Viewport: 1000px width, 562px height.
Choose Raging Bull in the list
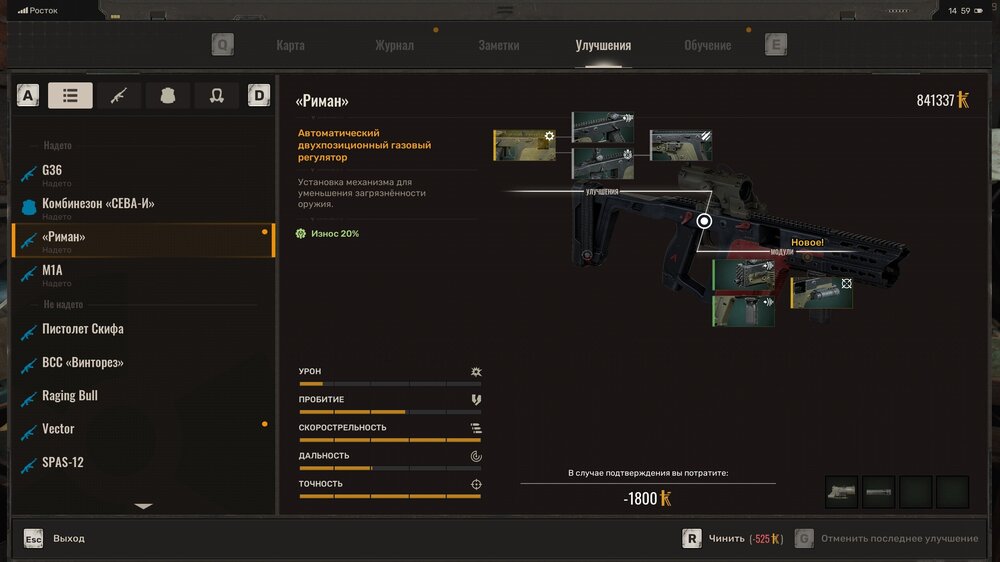click(70, 396)
